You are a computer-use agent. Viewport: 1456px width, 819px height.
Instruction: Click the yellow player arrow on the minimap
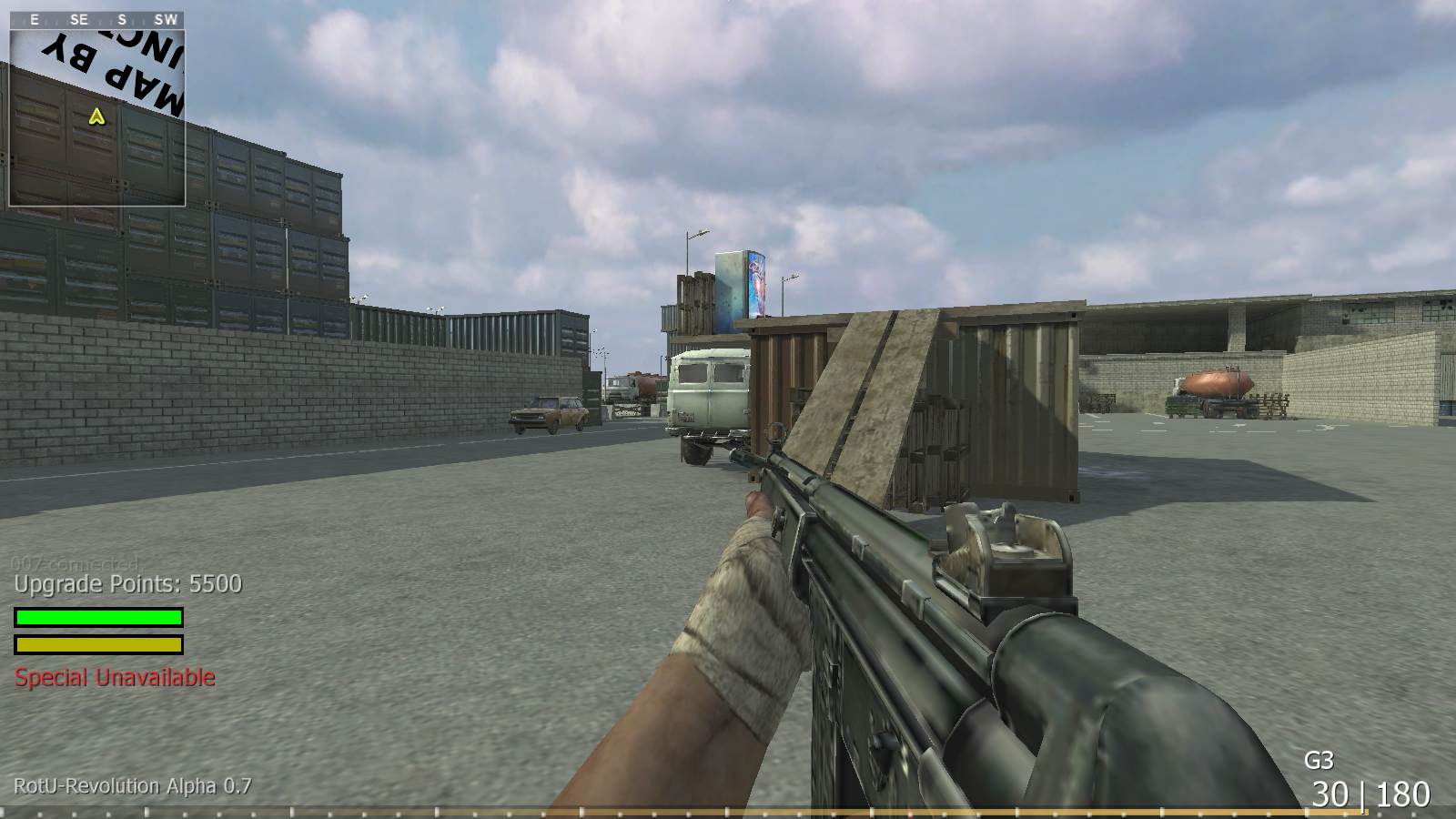click(x=96, y=116)
